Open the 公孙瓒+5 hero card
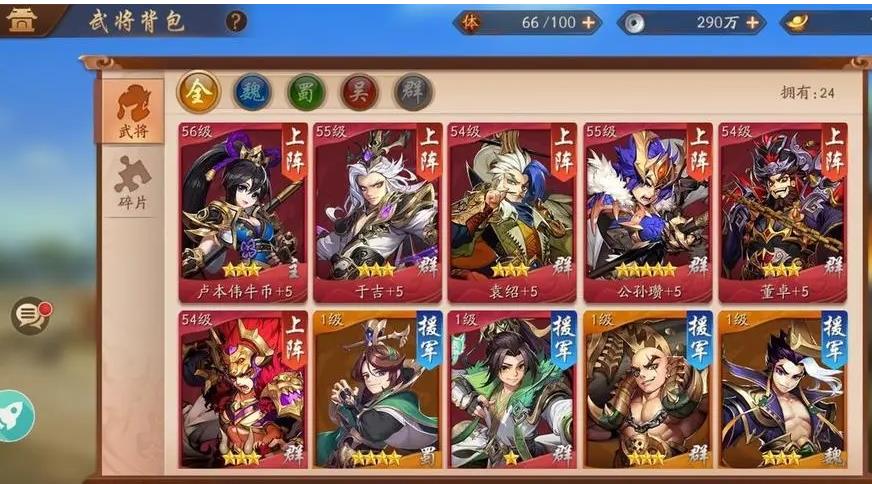Viewport: 872px width, 484px height. point(647,212)
